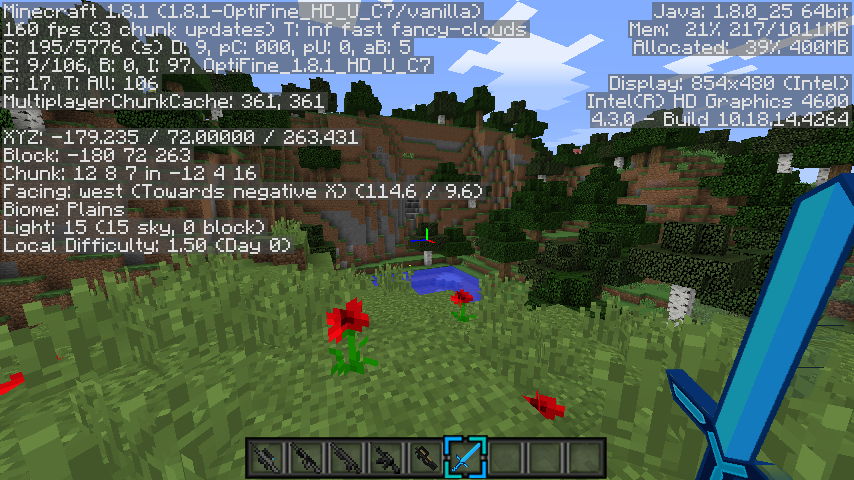
Task: Choose the dark rifle with the blue dot
Action: (266, 458)
